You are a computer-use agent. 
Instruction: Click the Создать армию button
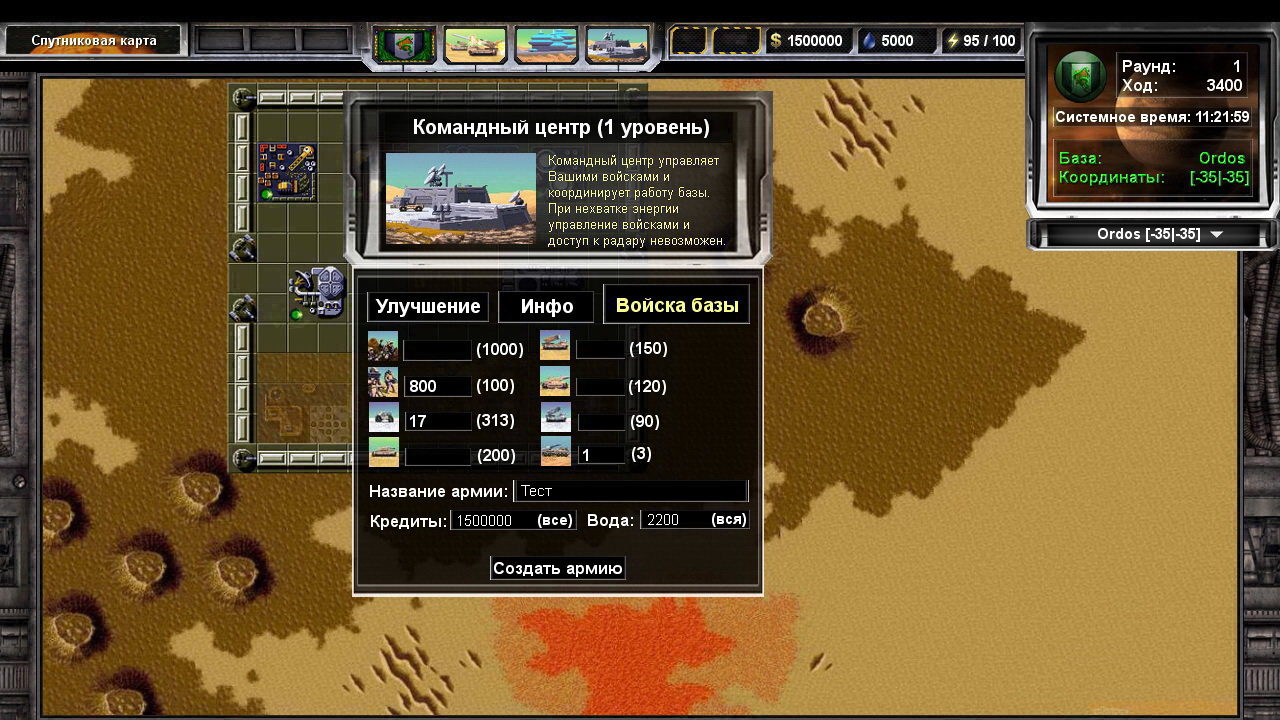click(558, 568)
